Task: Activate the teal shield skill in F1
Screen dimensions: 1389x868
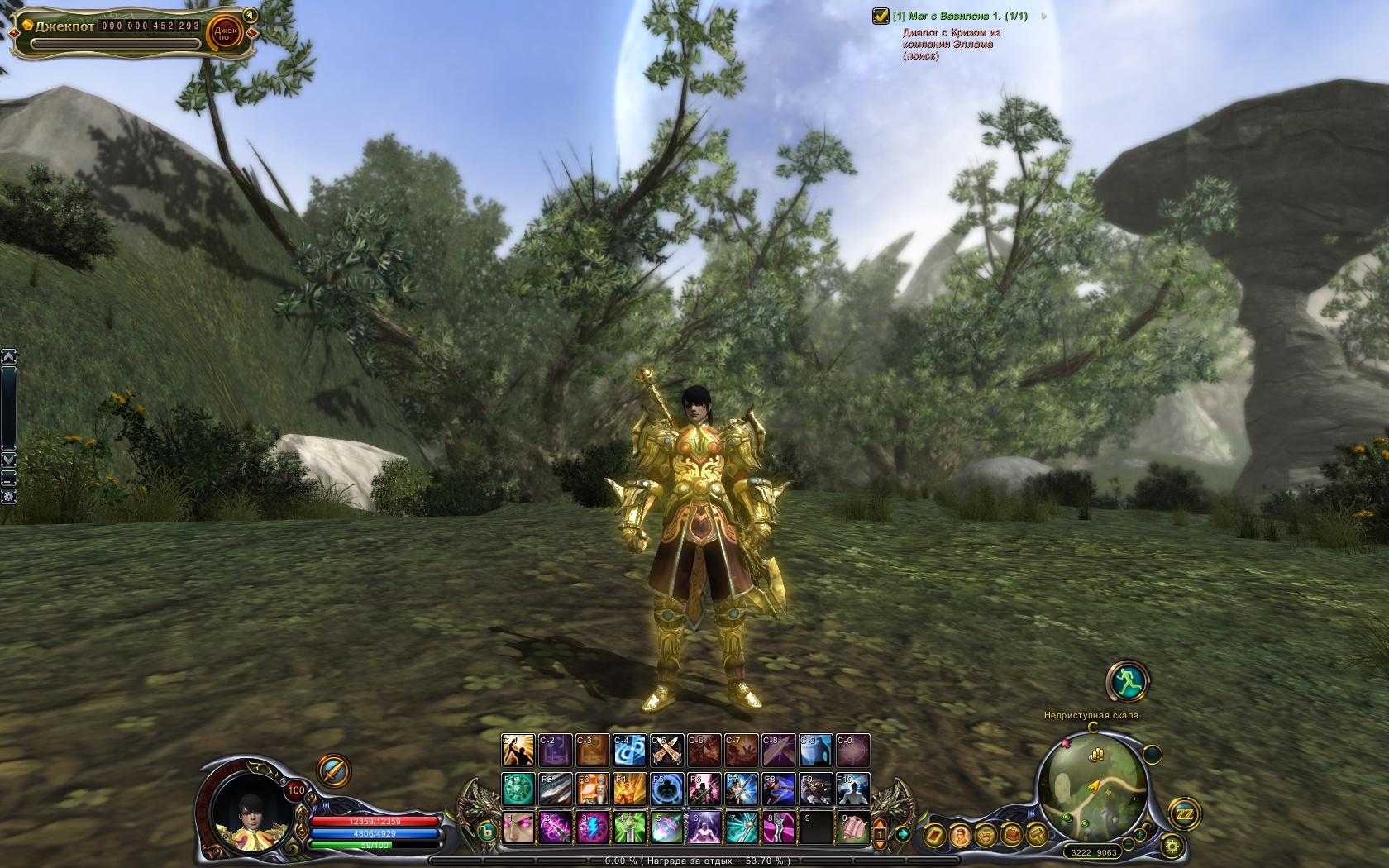Action: tap(518, 789)
